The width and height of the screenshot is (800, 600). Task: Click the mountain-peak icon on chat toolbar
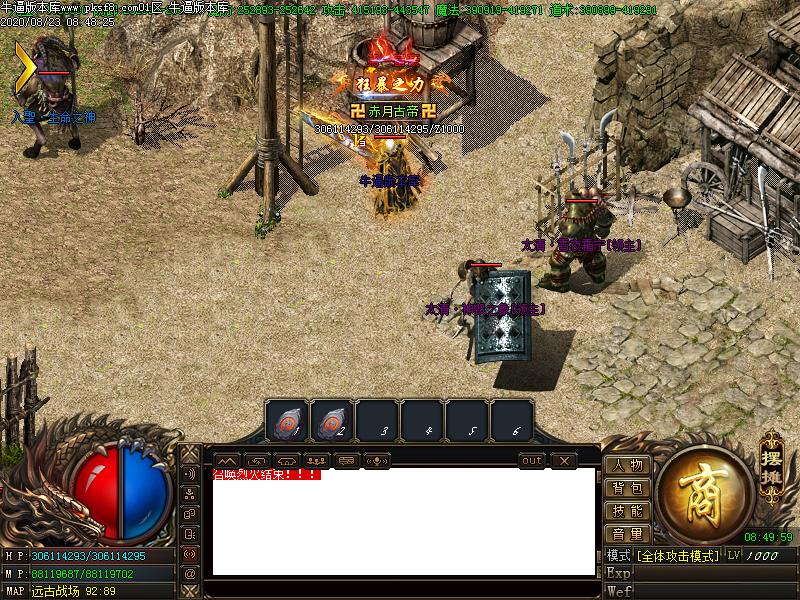pos(227,460)
